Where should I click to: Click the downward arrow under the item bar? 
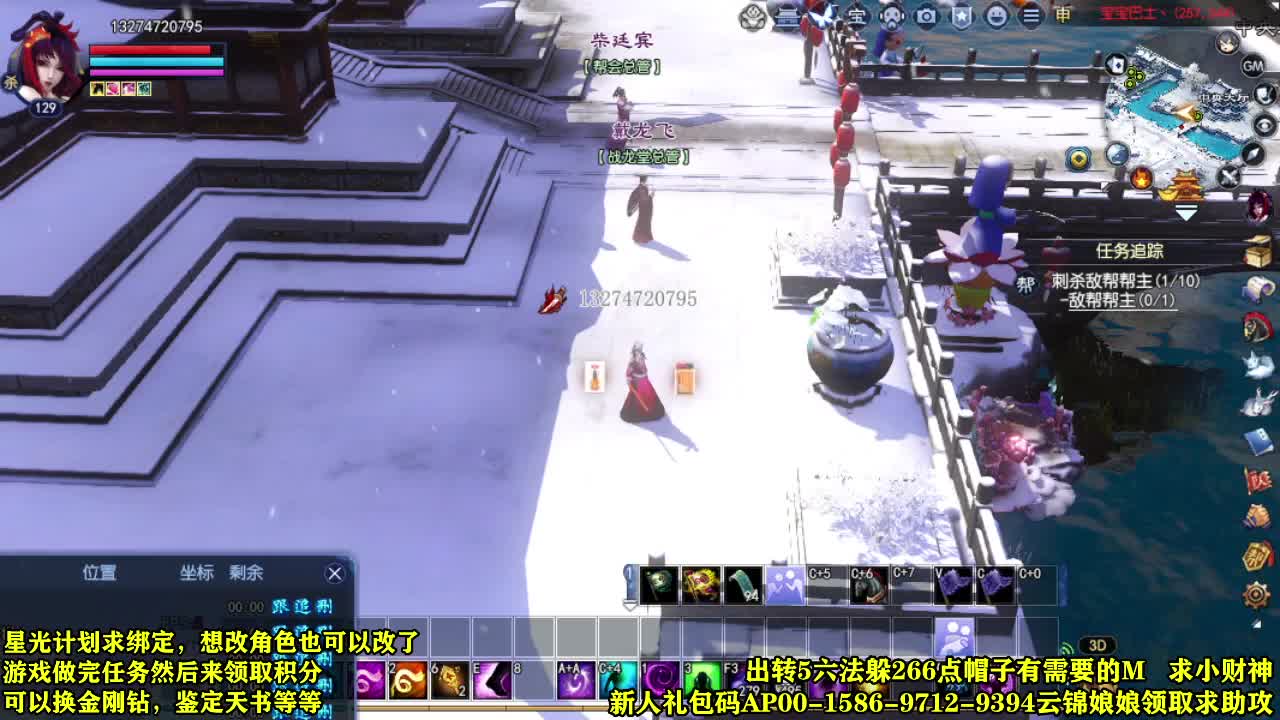(x=630, y=603)
